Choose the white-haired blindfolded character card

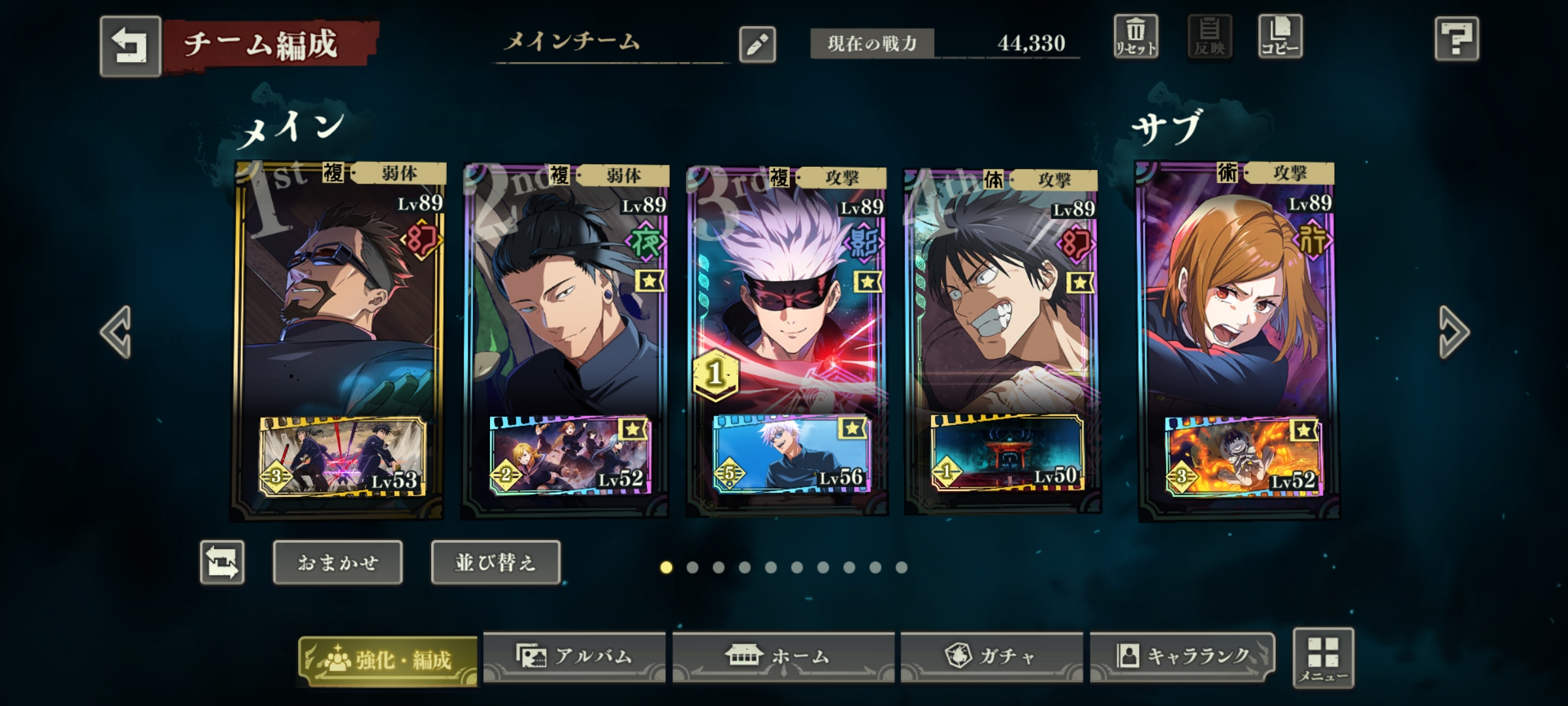pos(787,294)
